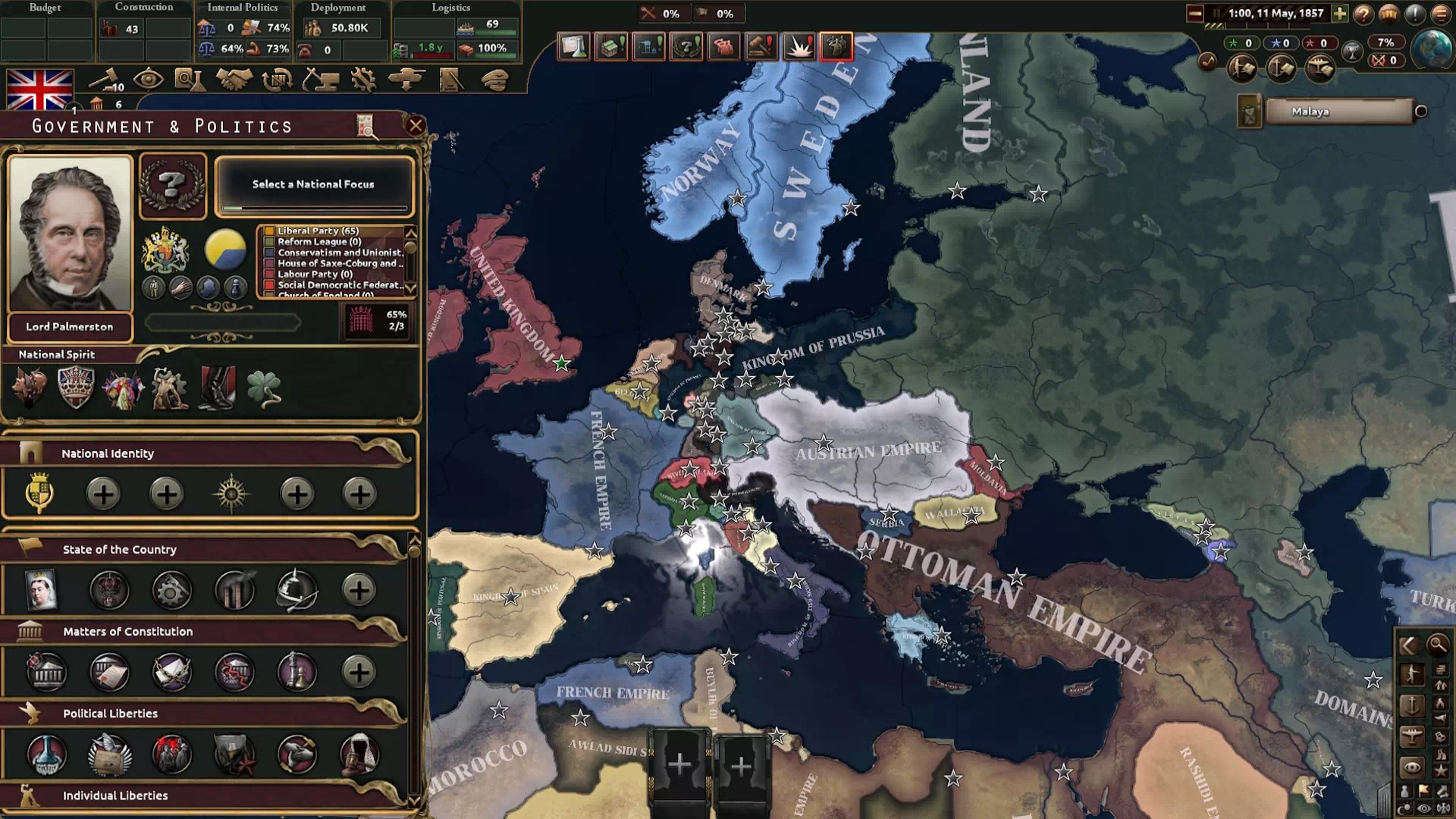Open the handshake diplomacy screen
1456x819 pixels.
pyautogui.click(x=234, y=79)
